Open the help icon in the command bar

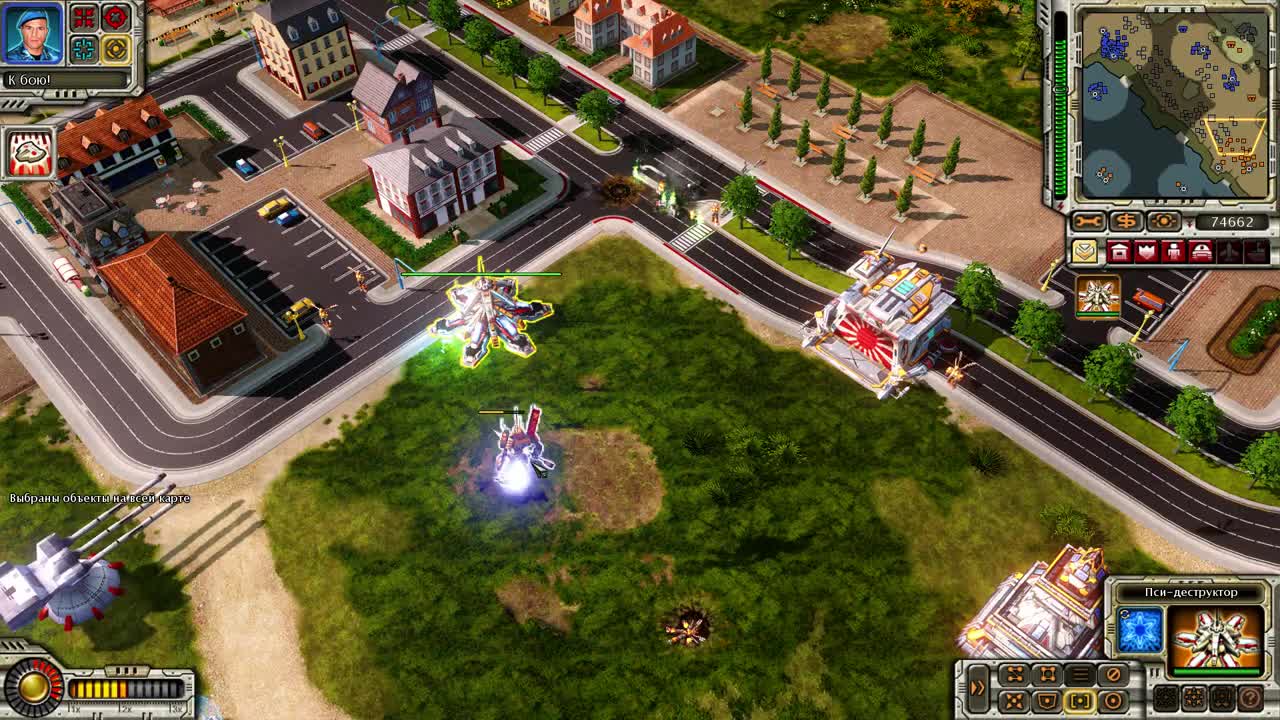(x=1249, y=699)
